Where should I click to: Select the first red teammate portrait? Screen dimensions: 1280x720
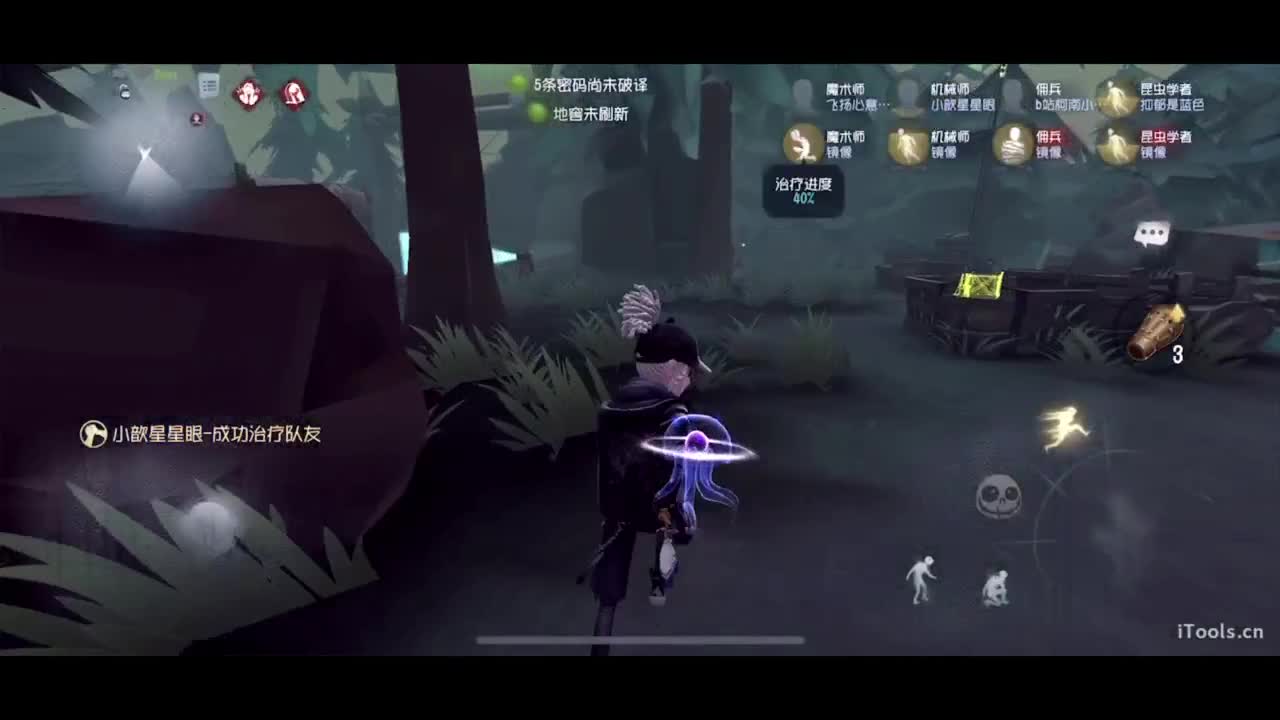point(247,92)
